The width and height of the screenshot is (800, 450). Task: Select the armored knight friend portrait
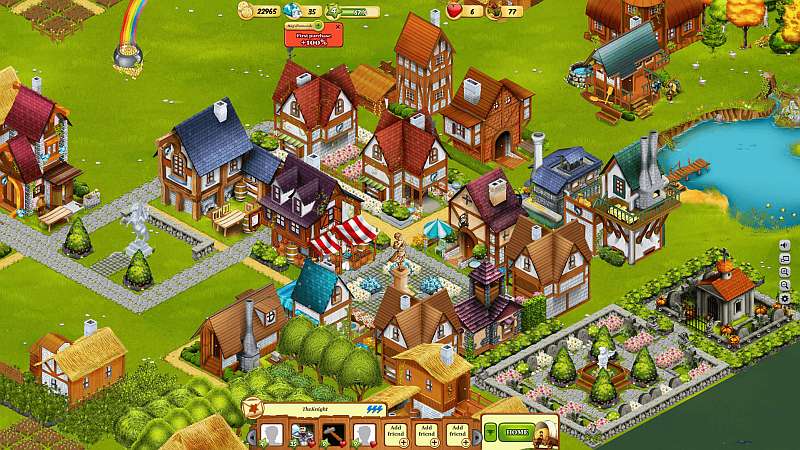[301, 434]
